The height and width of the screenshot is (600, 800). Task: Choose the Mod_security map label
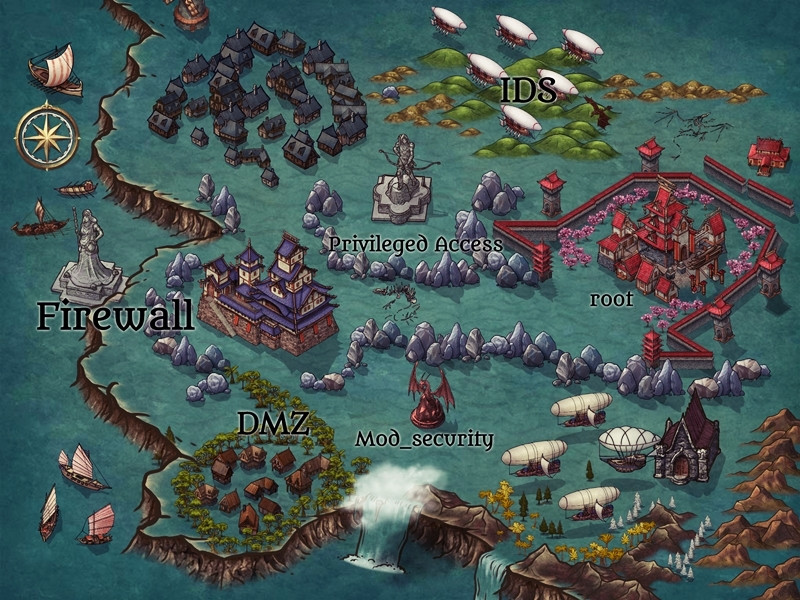coord(424,439)
